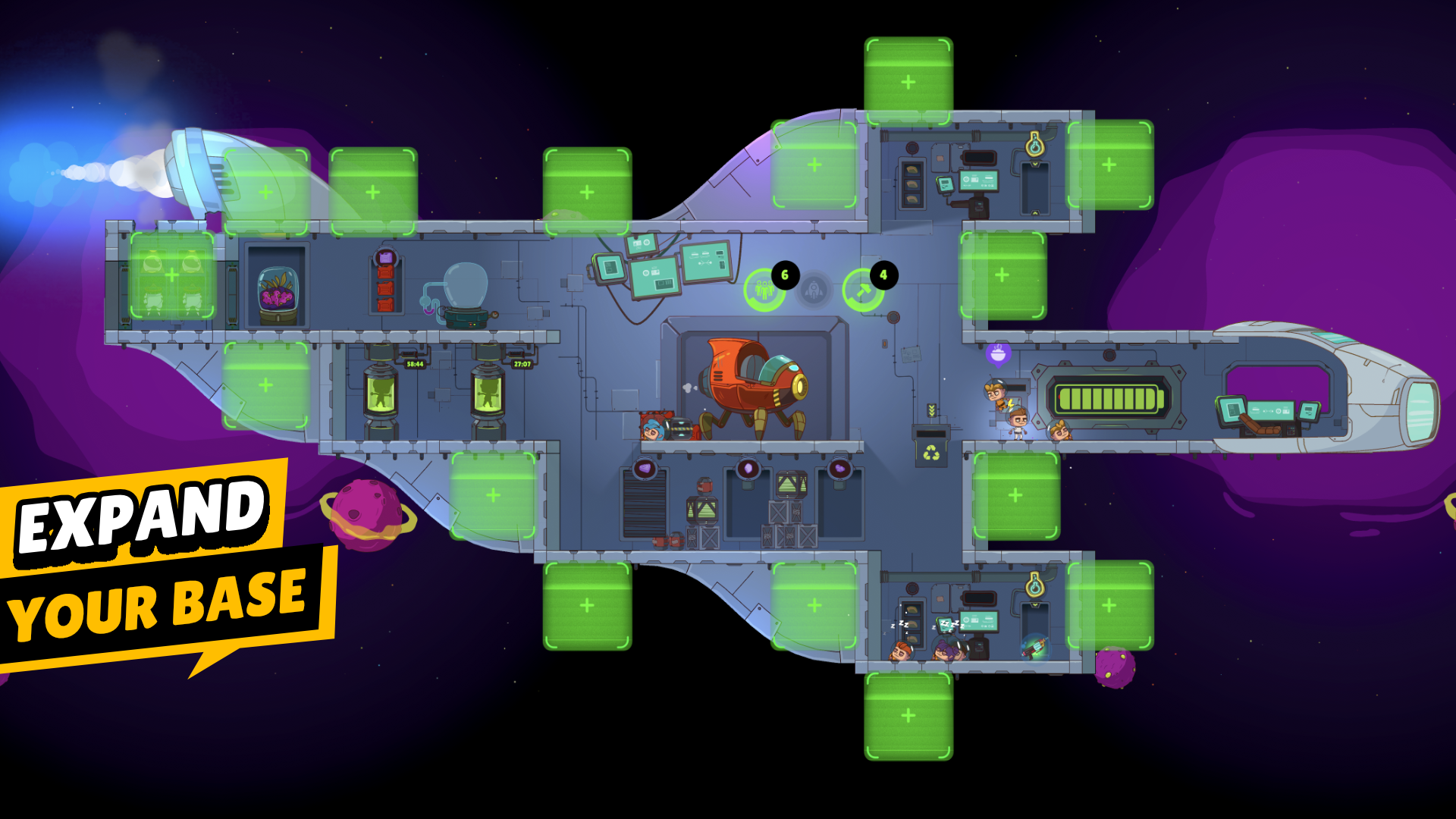Click the grayed-out rocket mission icon

pyautogui.click(x=813, y=288)
